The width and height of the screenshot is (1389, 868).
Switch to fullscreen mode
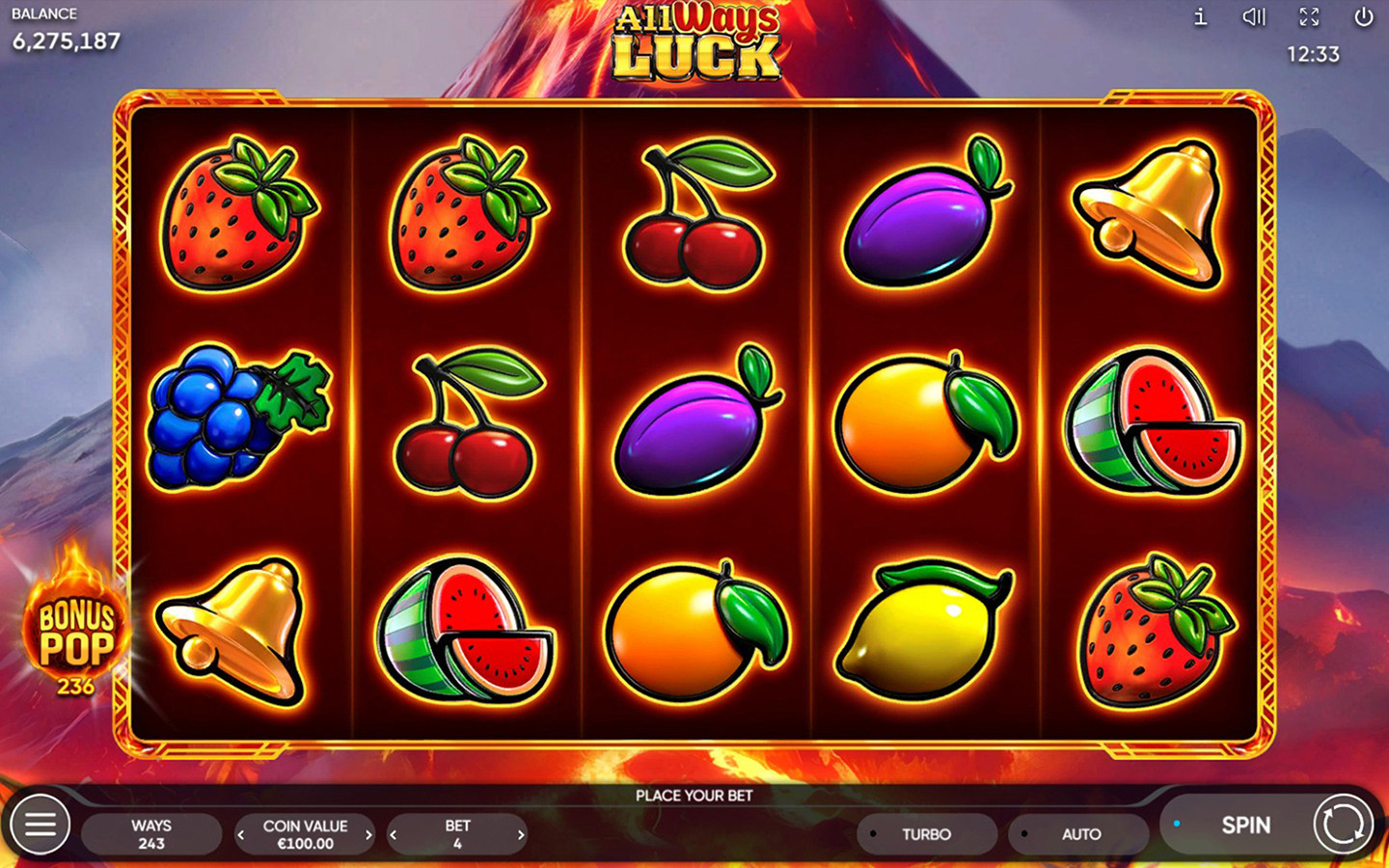click(x=1309, y=17)
